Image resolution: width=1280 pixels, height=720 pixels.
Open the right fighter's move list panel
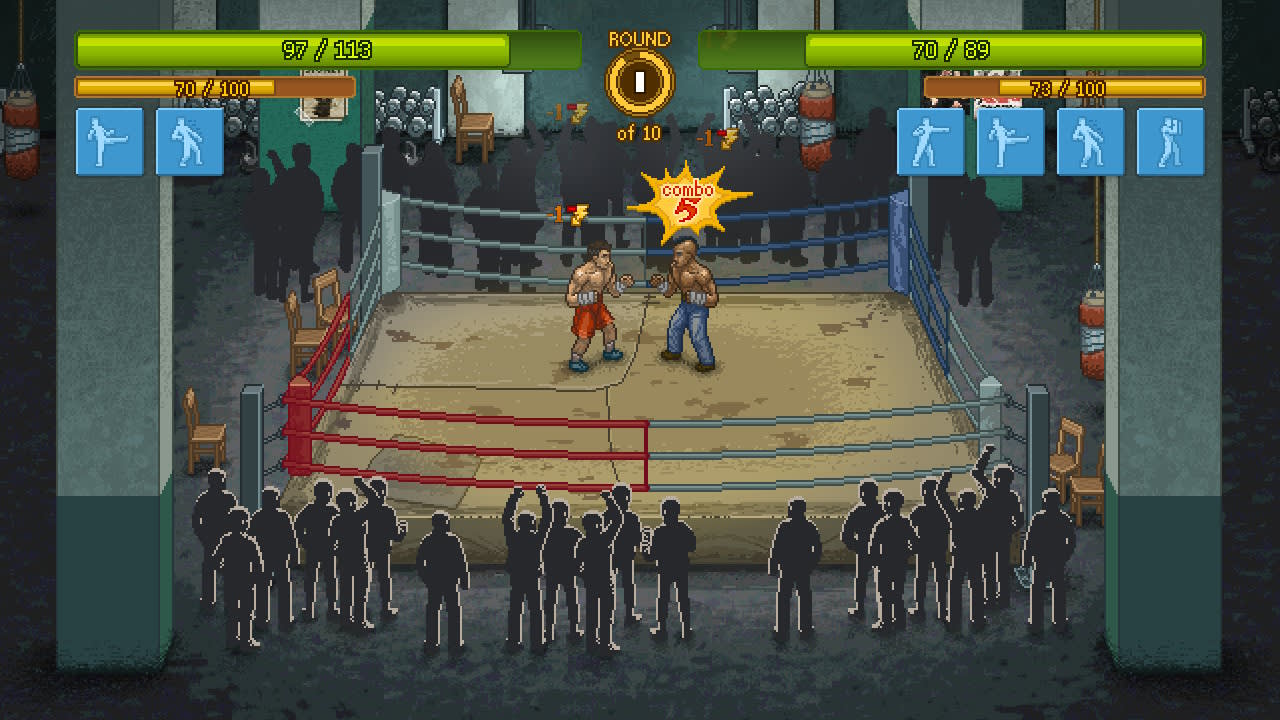point(1051,141)
